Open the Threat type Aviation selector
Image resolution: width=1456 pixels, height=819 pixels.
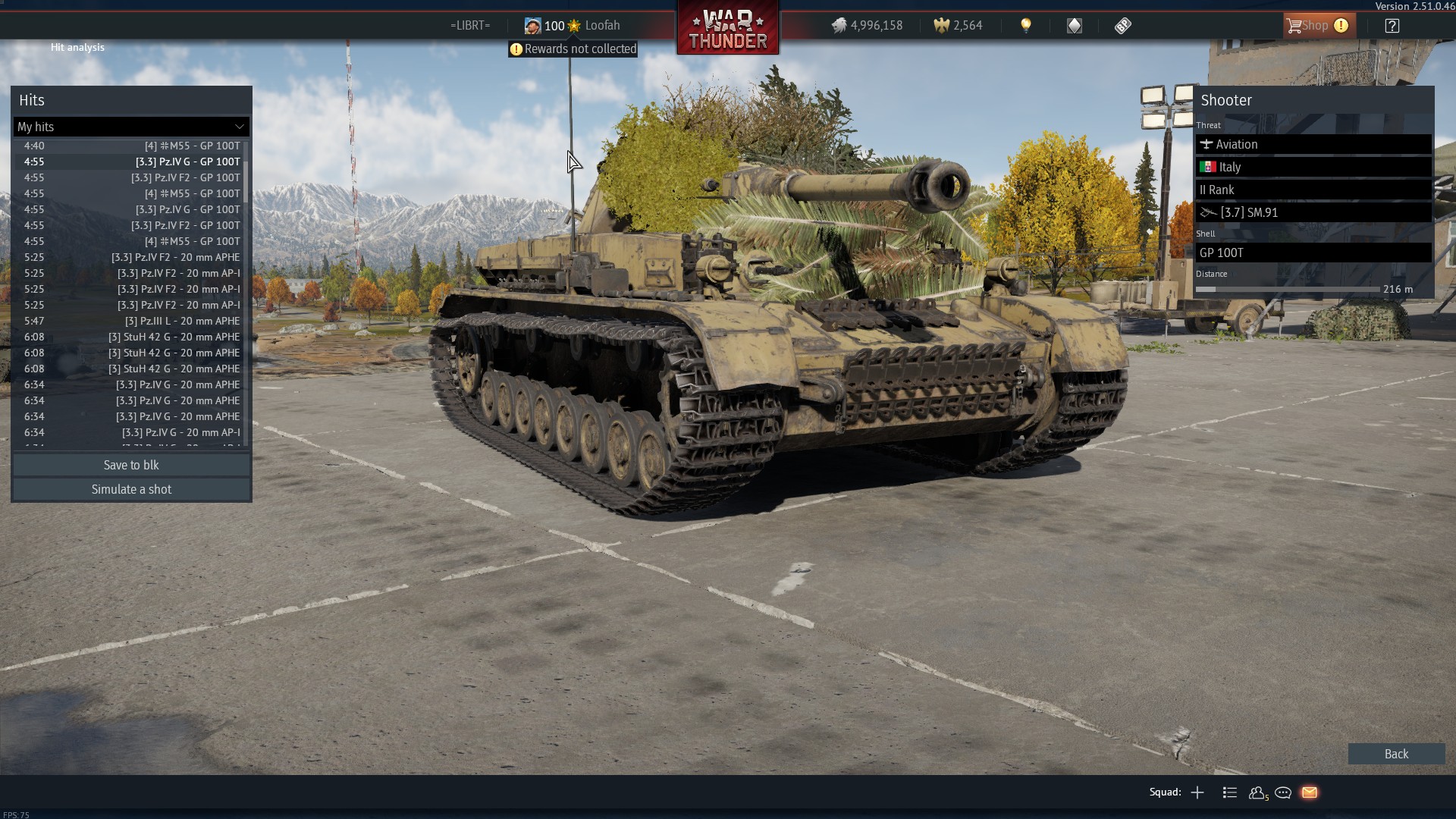click(1313, 144)
